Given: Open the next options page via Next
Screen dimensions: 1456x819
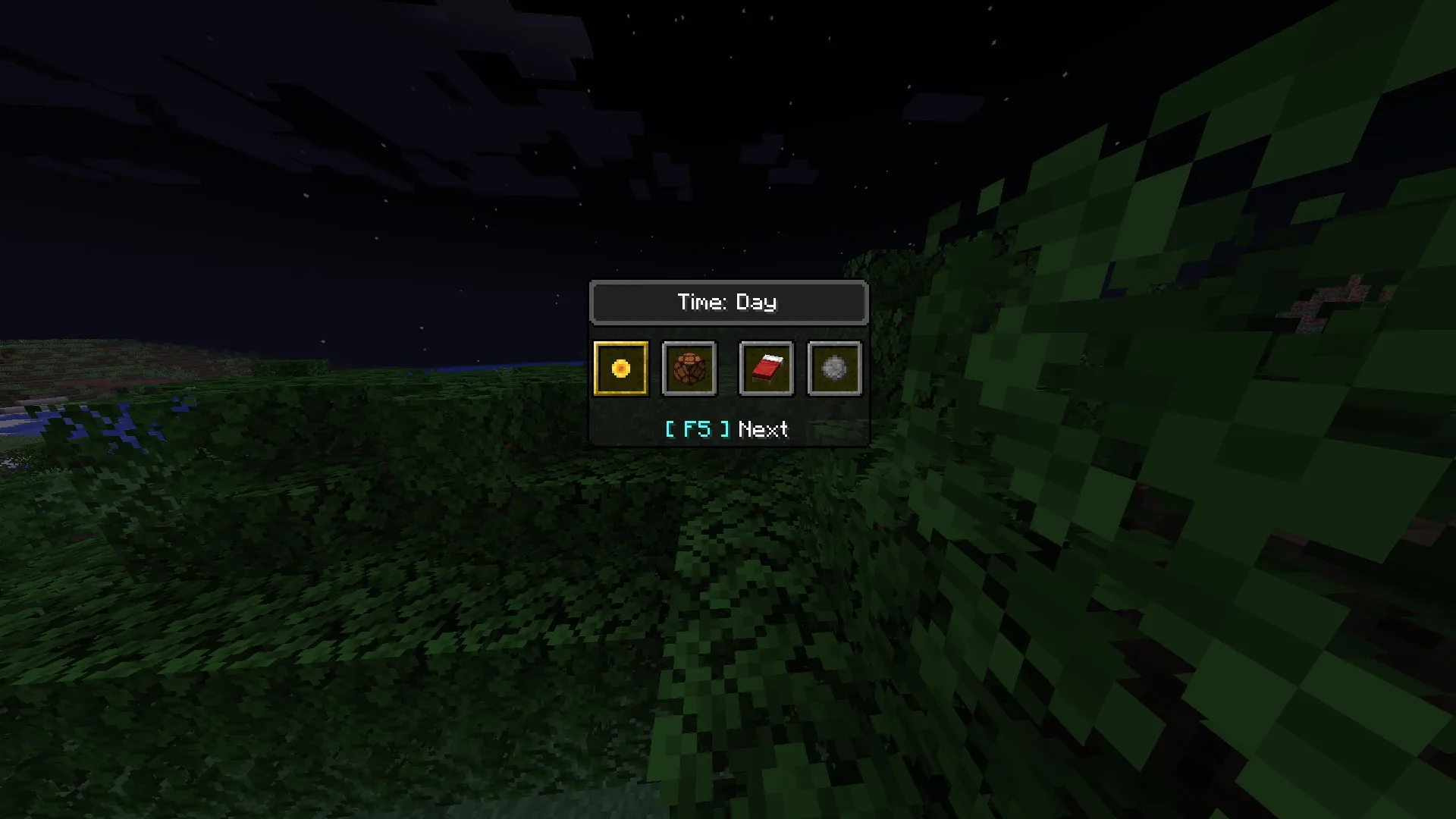Looking at the screenshot, I should (x=763, y=429).
